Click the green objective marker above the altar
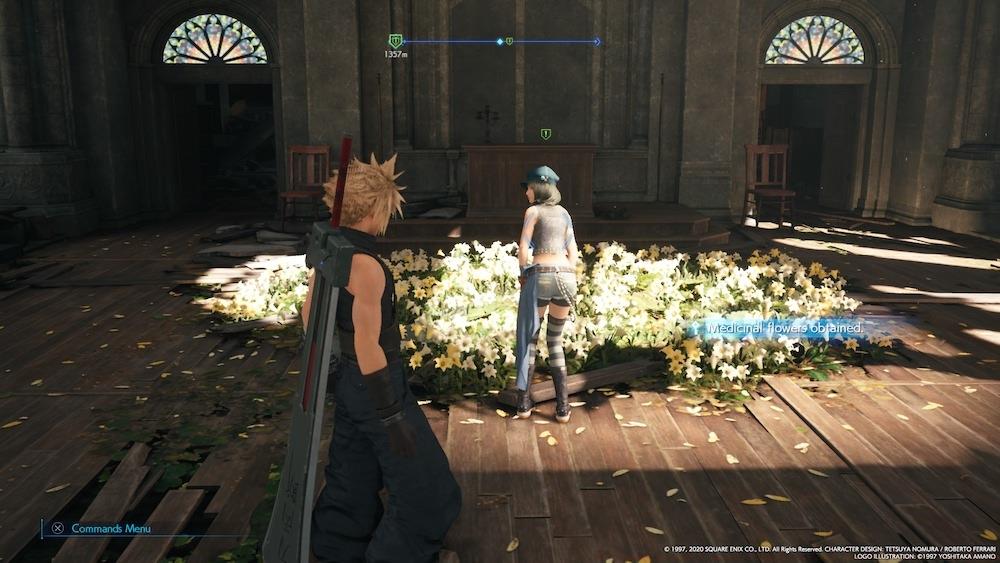This screenshot has height=563, width=1000. (x=545, y=134)
